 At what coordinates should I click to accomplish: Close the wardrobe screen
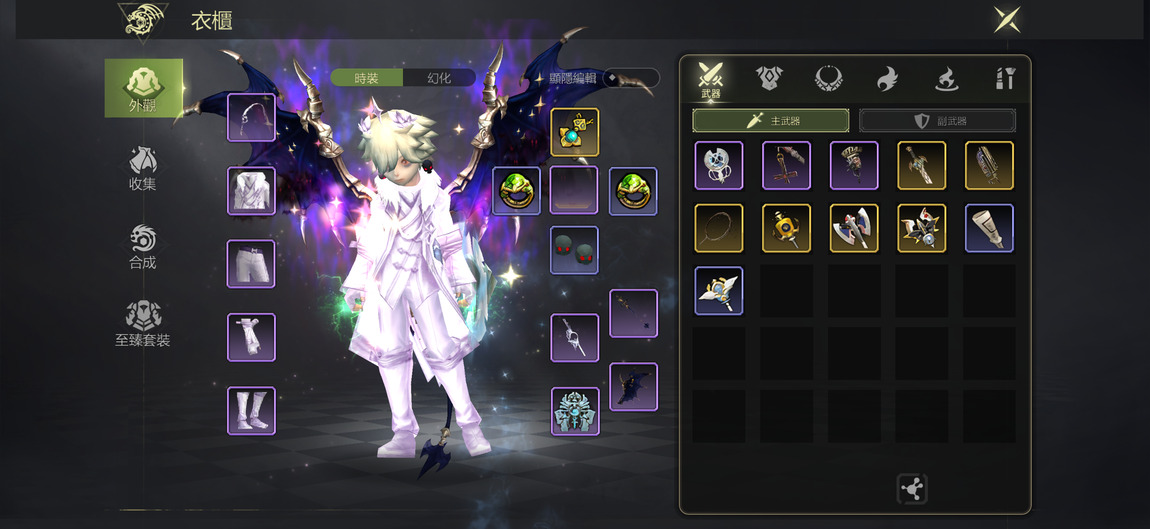pyautogui.click(x=1006, y=20)
